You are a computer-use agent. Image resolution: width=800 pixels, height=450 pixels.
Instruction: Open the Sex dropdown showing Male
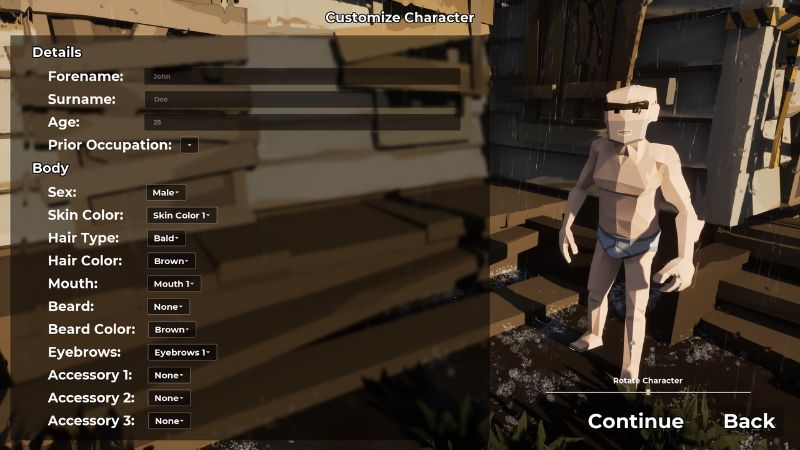[166, 192]
